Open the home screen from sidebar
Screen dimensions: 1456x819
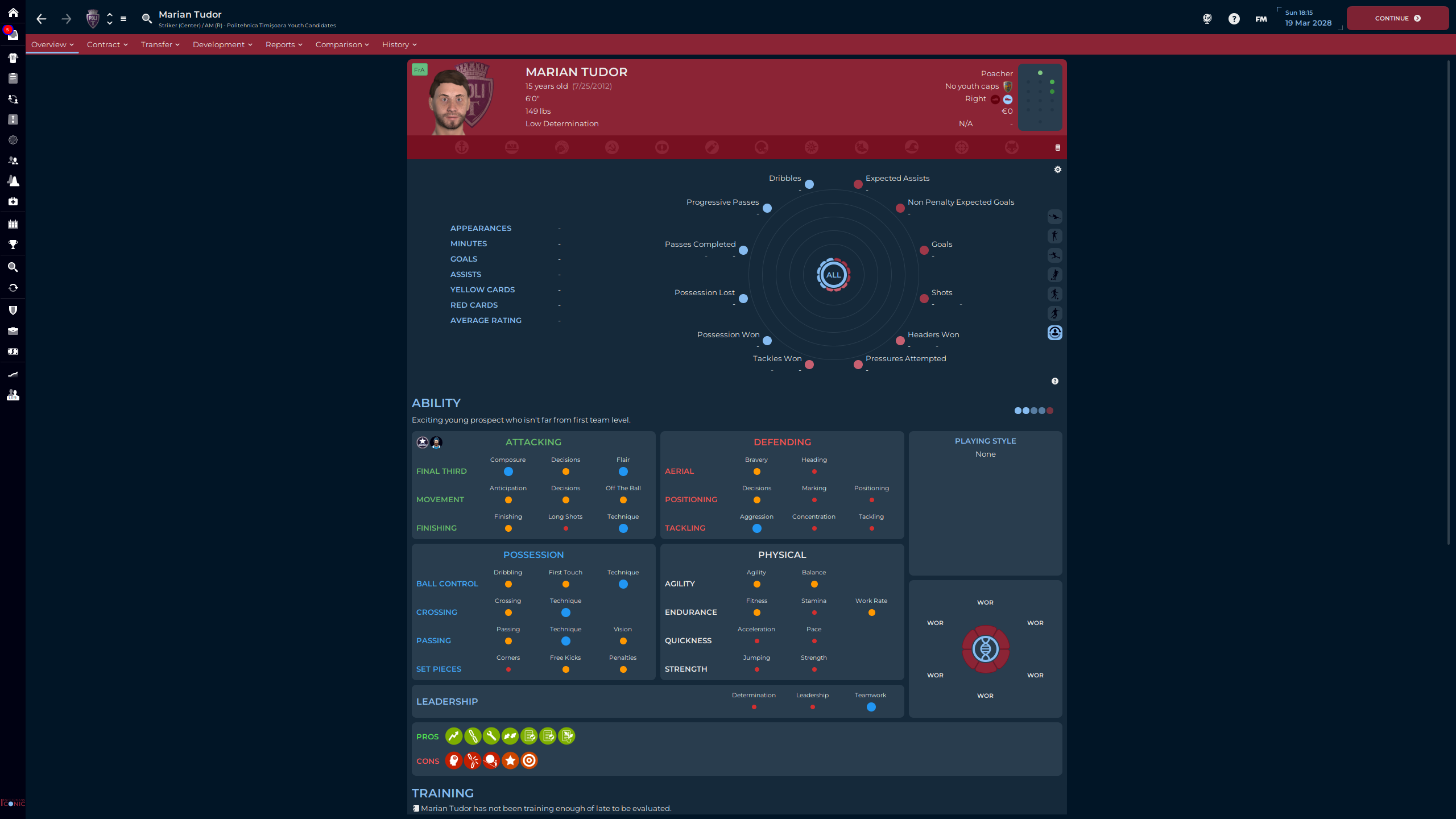[x=13, y=13]
